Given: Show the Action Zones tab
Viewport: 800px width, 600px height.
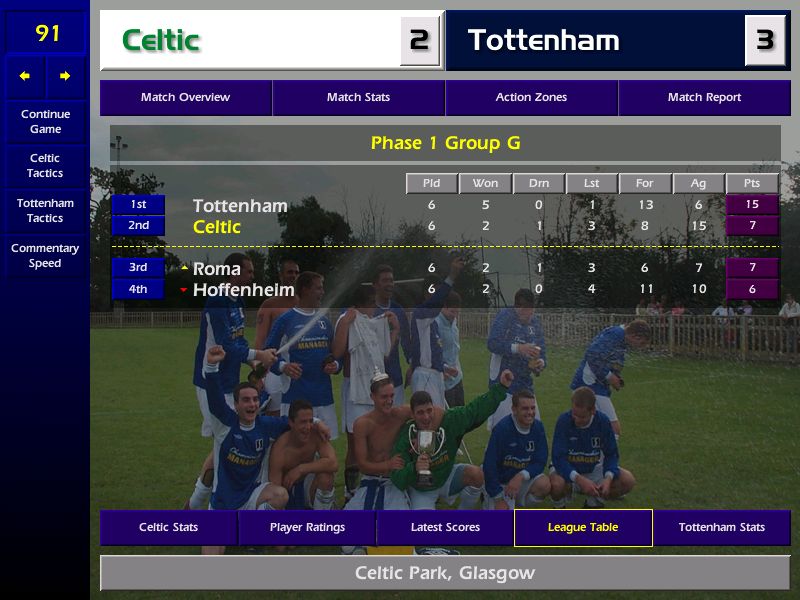Looking at the screenshot, I should coord(531,98).
